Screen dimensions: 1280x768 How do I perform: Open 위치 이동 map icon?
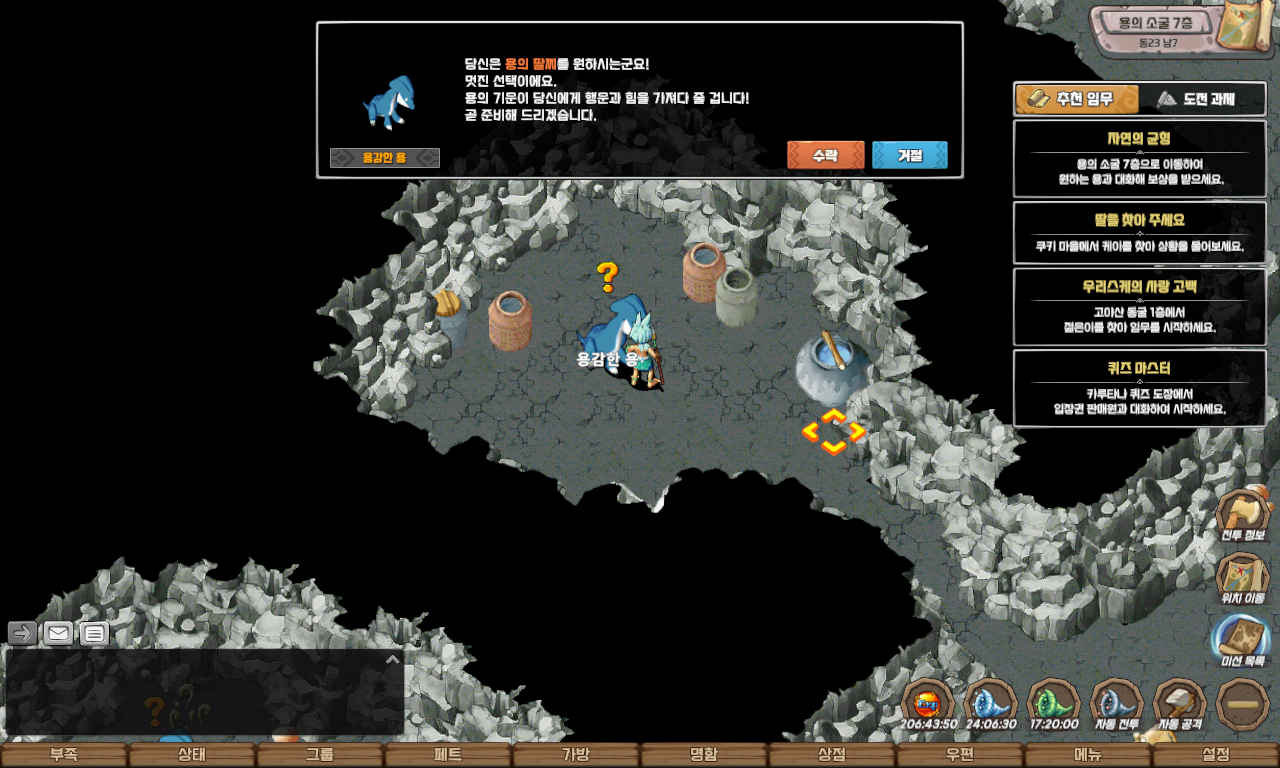tap(1242, 578)
